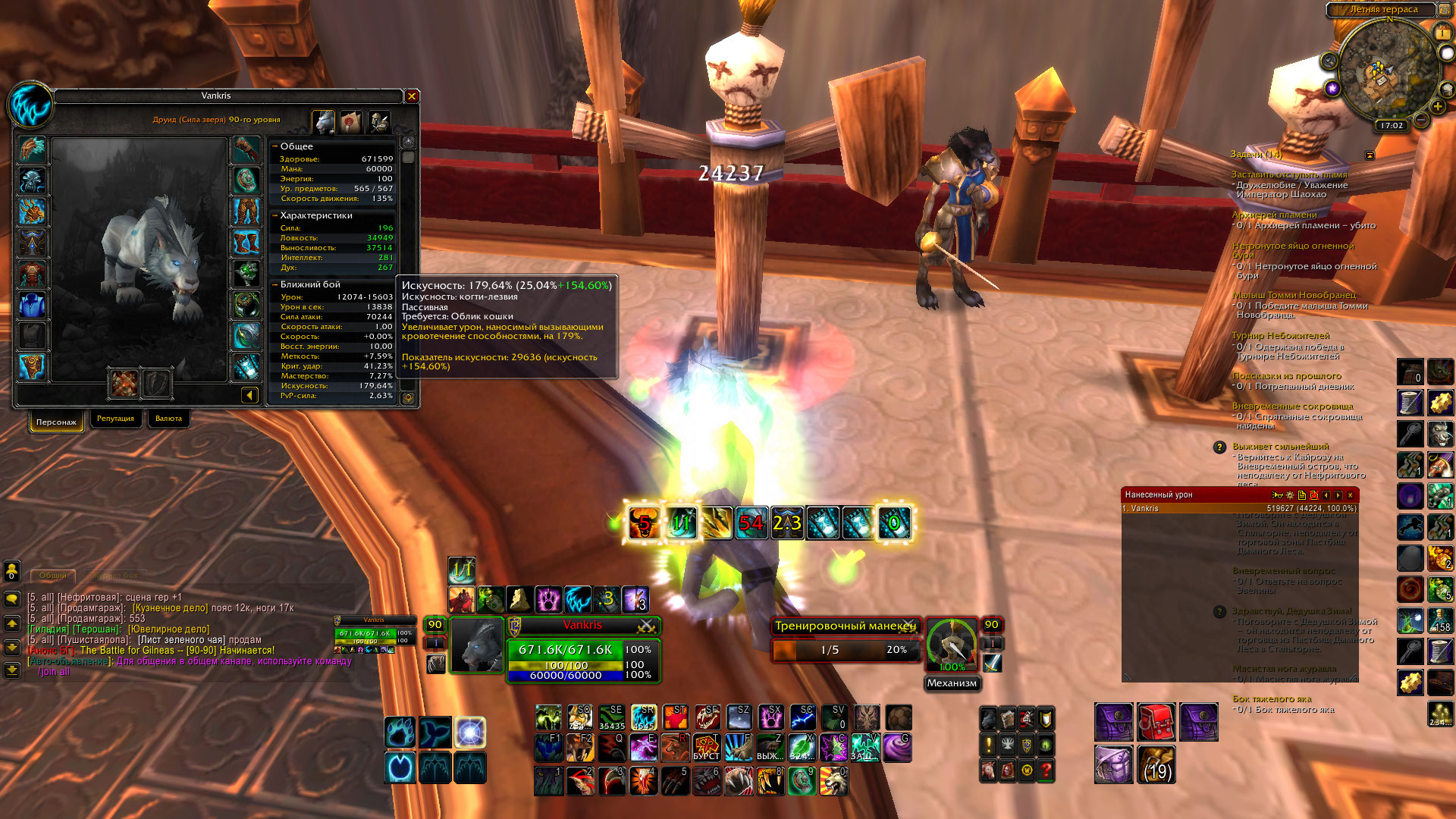
Task: Close the Нанесенный урон damage meter
Action: [1350, 495]
